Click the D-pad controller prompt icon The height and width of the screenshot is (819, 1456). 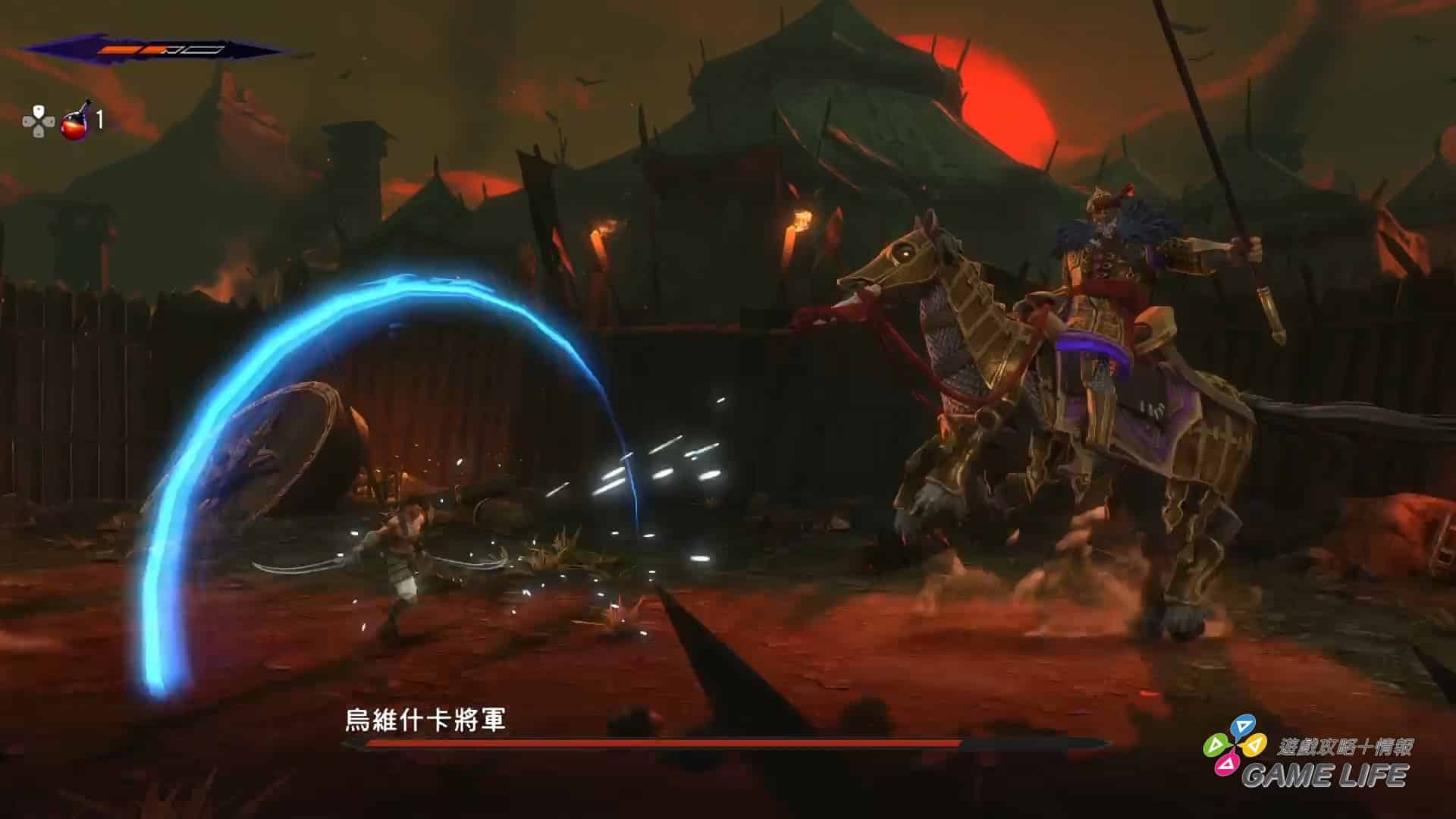(x=38, y=122)
